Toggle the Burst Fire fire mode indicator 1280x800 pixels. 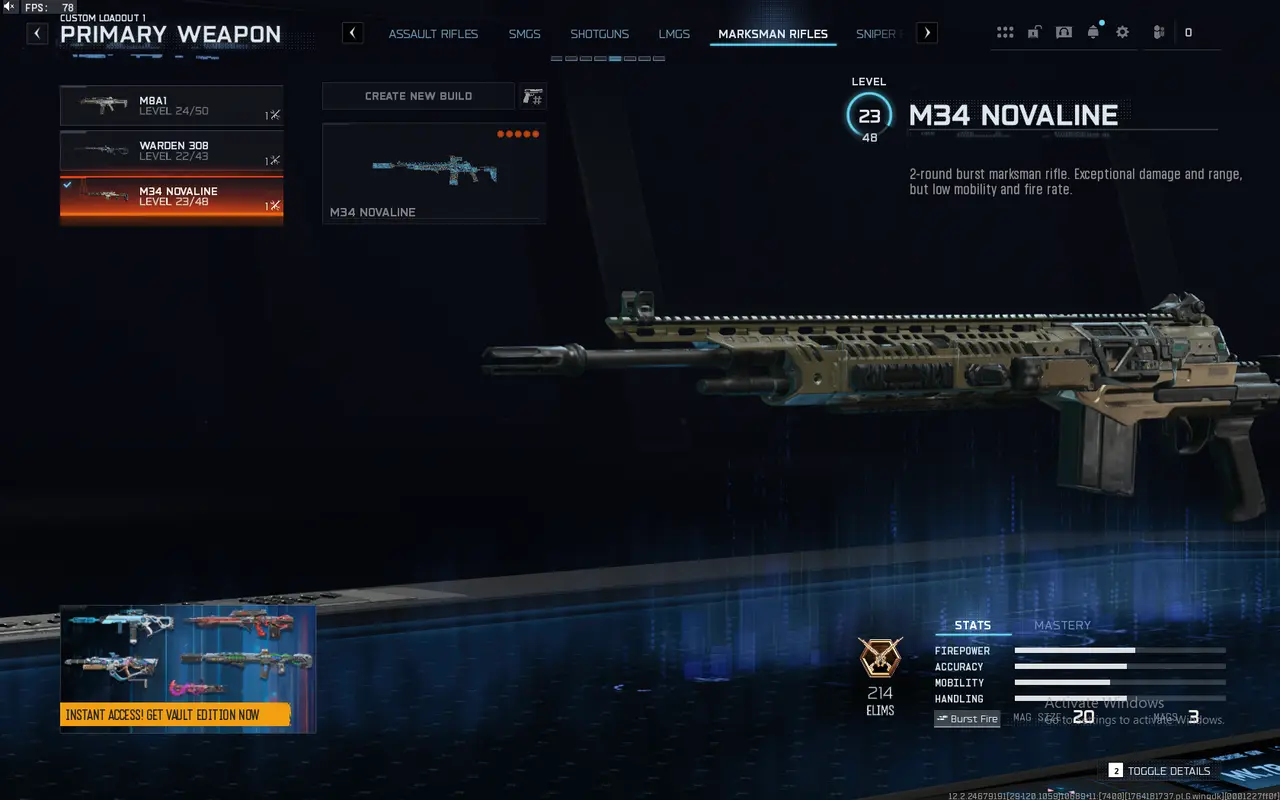[x=966, y=718]
